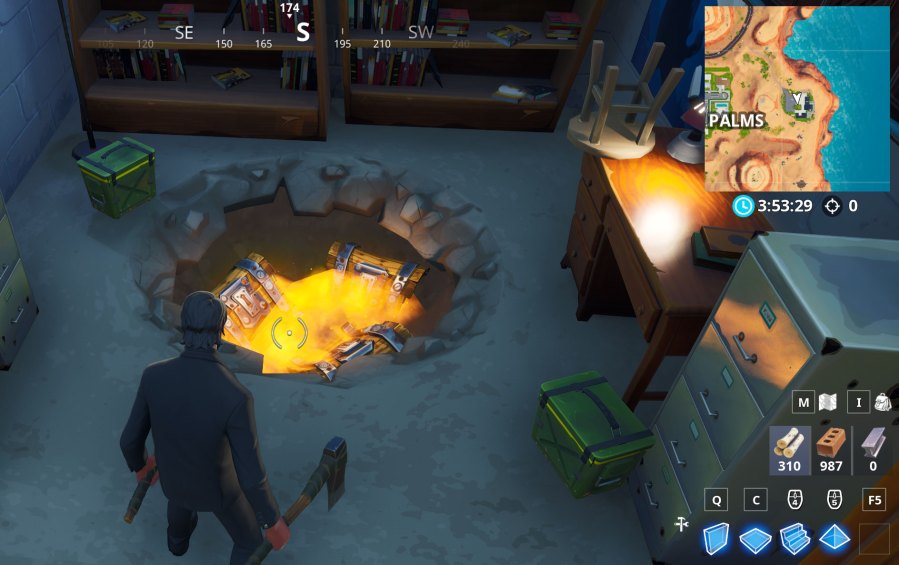This screenshot has width=899, height=565.
Task: Toggle the harvesting tool build icon
Action: click(x=683, y=522)
